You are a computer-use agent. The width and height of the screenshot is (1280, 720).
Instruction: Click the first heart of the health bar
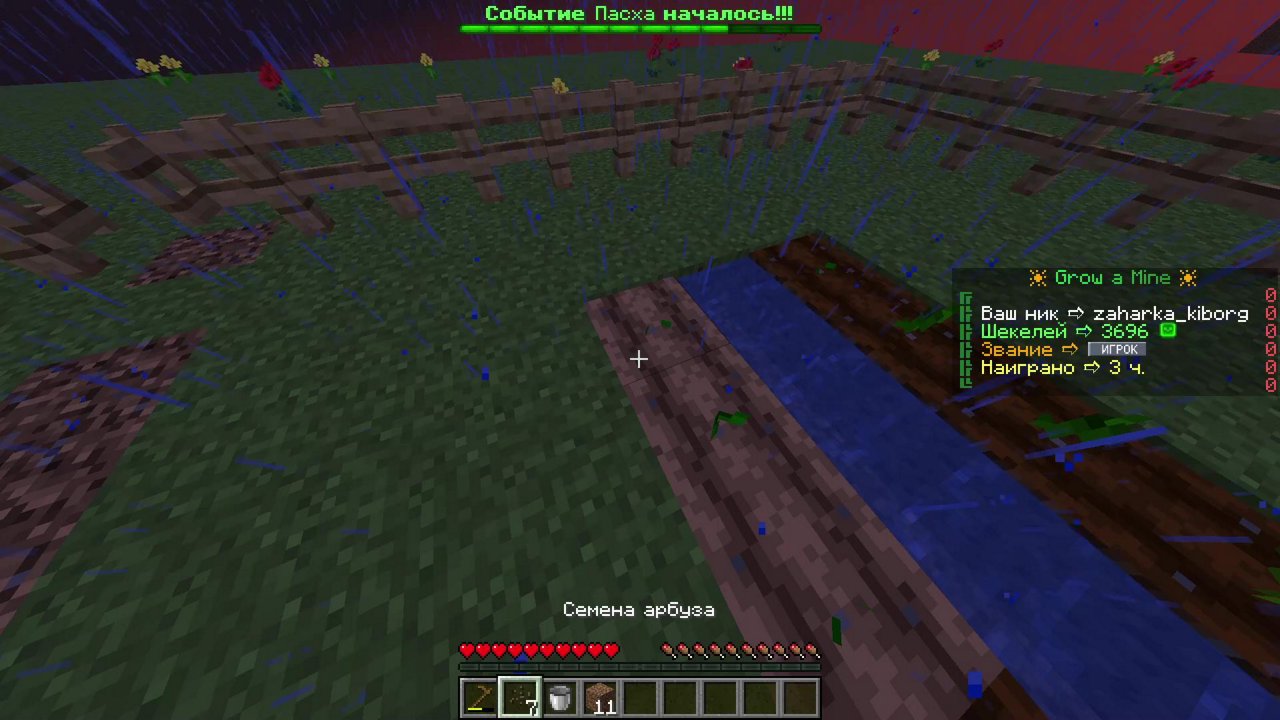click(466, 650)
